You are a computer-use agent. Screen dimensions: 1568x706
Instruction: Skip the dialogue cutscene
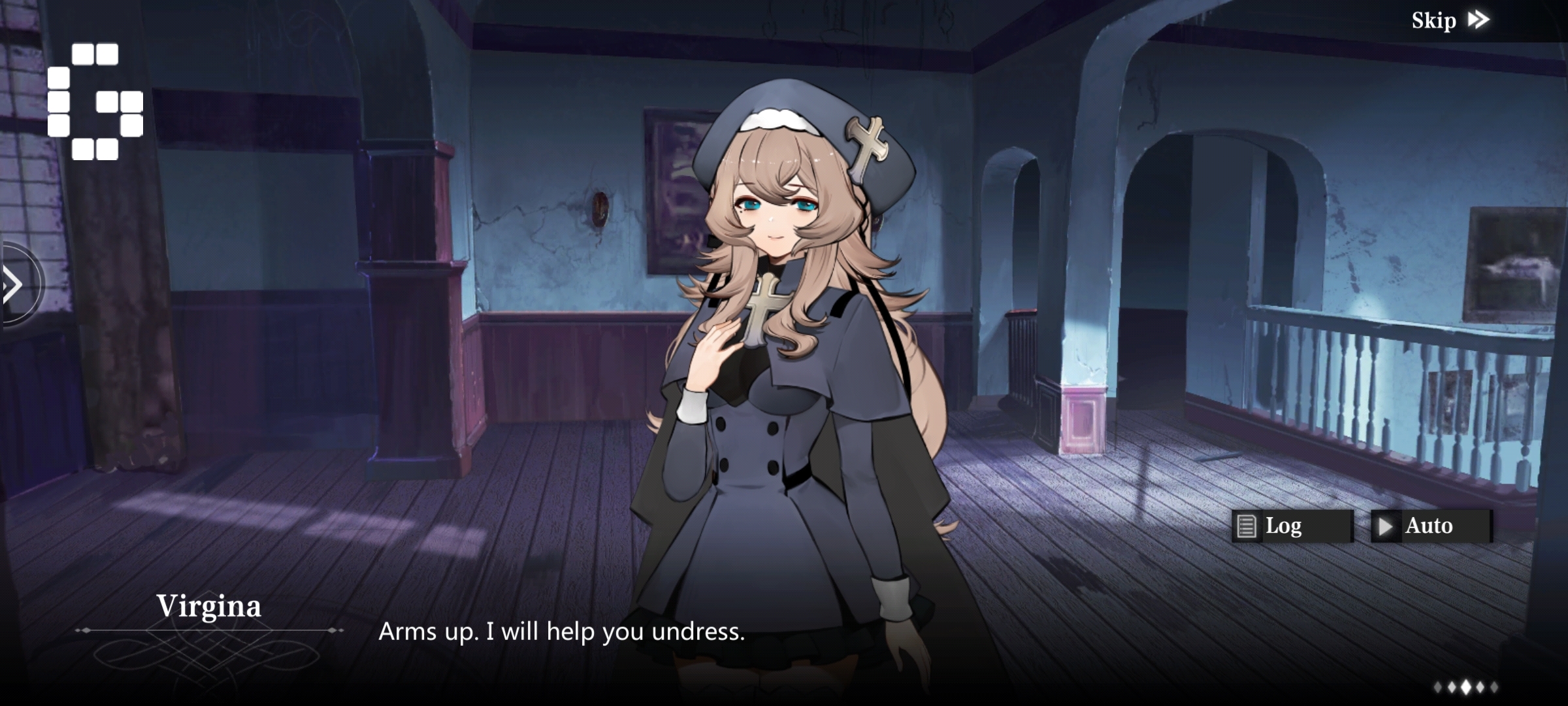[1449, 21]
